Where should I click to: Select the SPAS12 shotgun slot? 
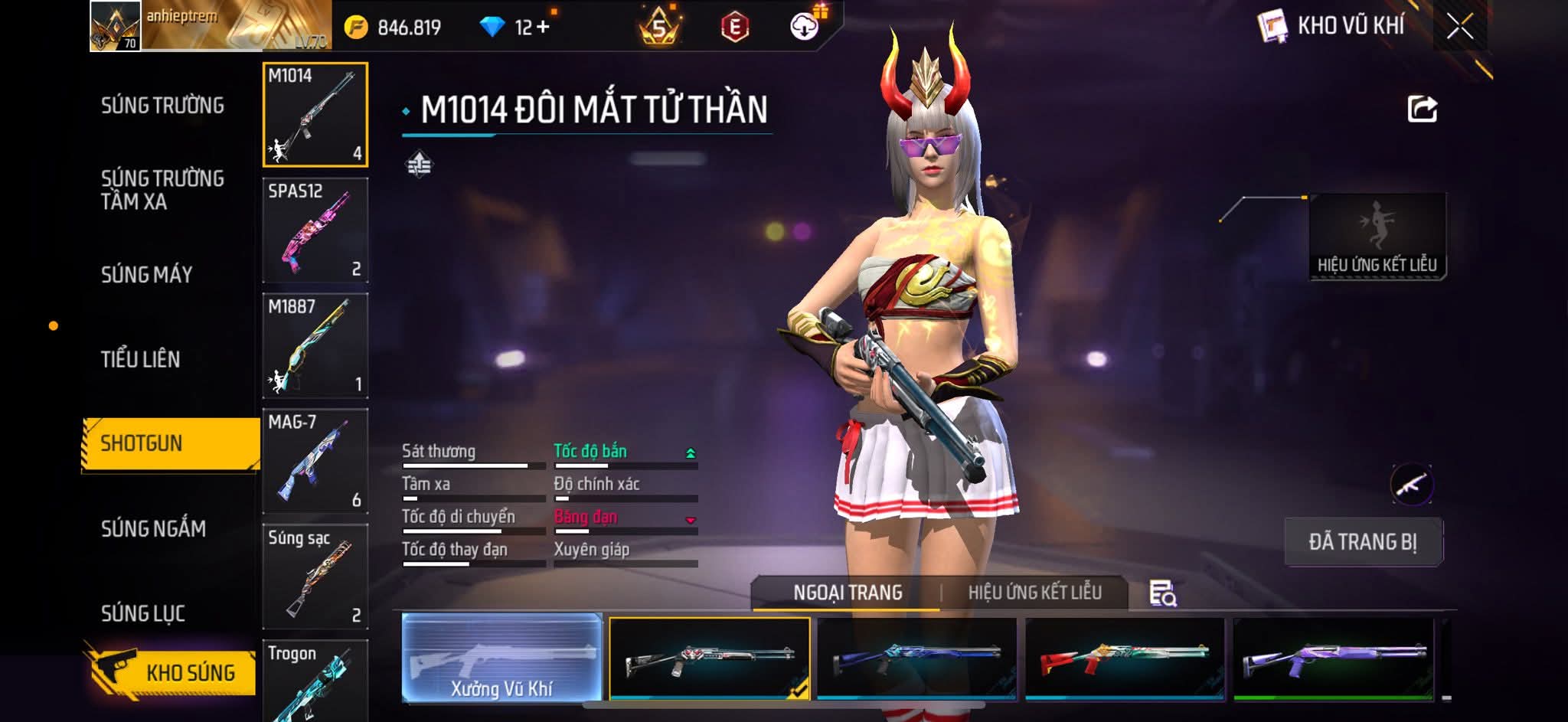click(315, 230)
